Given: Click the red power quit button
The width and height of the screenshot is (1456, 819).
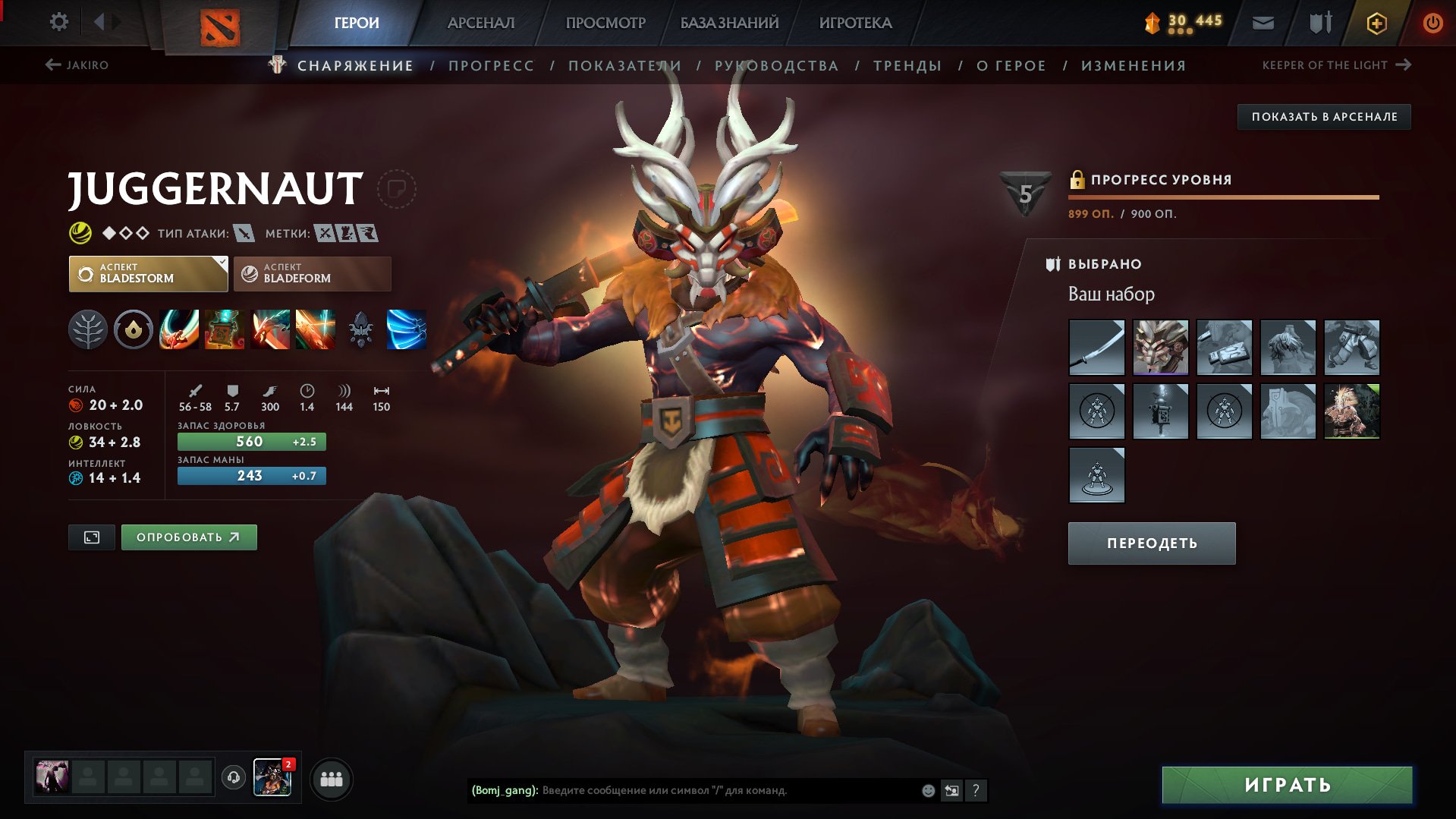Looking at the screenshot, I should [1432, 23].
